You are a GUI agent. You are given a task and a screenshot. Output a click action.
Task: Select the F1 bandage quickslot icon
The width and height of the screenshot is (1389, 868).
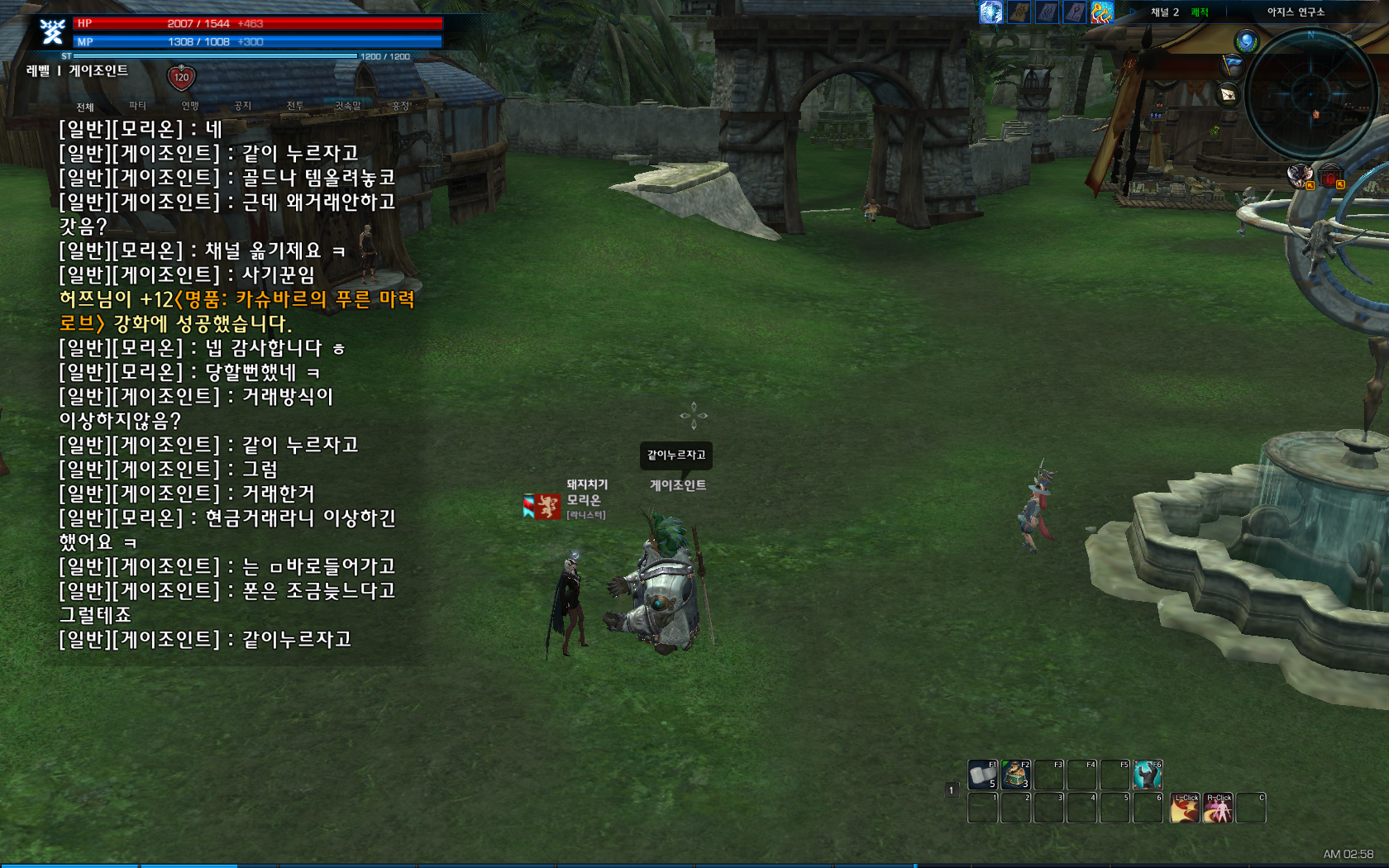click(981, 775)
